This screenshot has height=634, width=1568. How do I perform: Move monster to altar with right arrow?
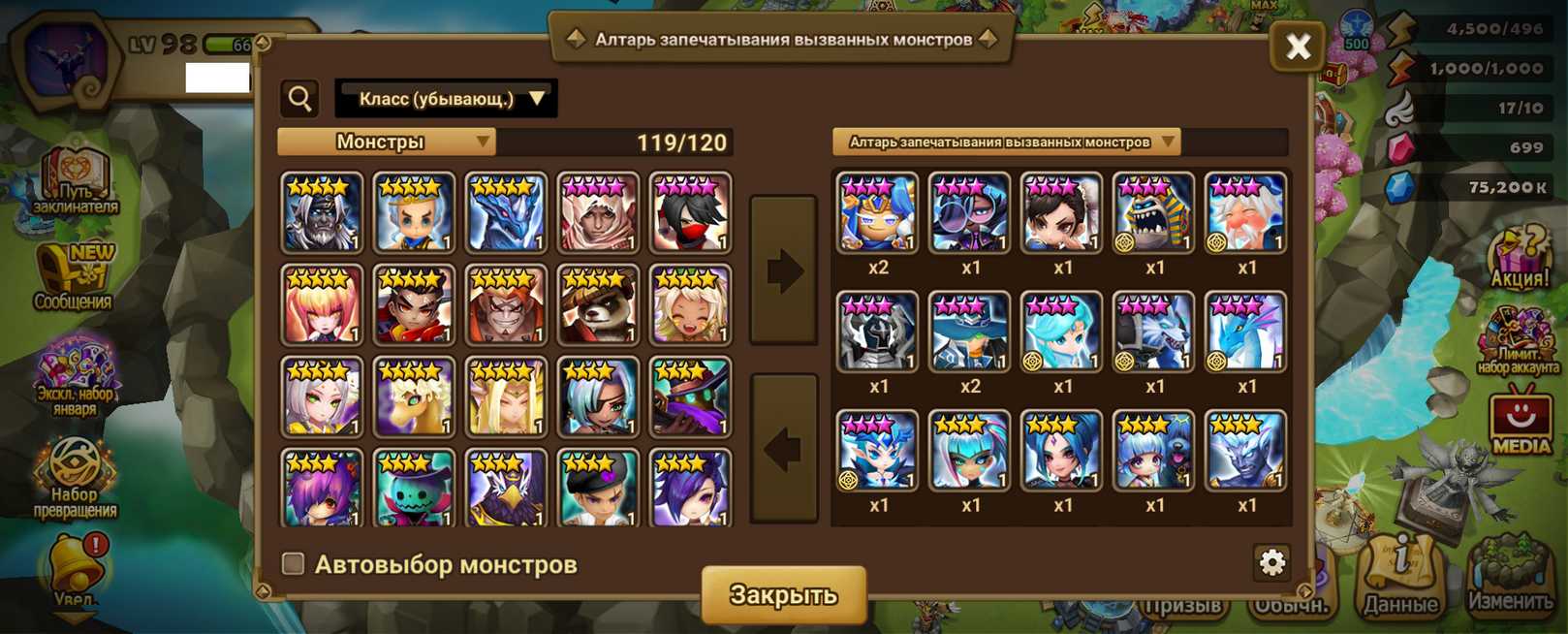point(784,270)
